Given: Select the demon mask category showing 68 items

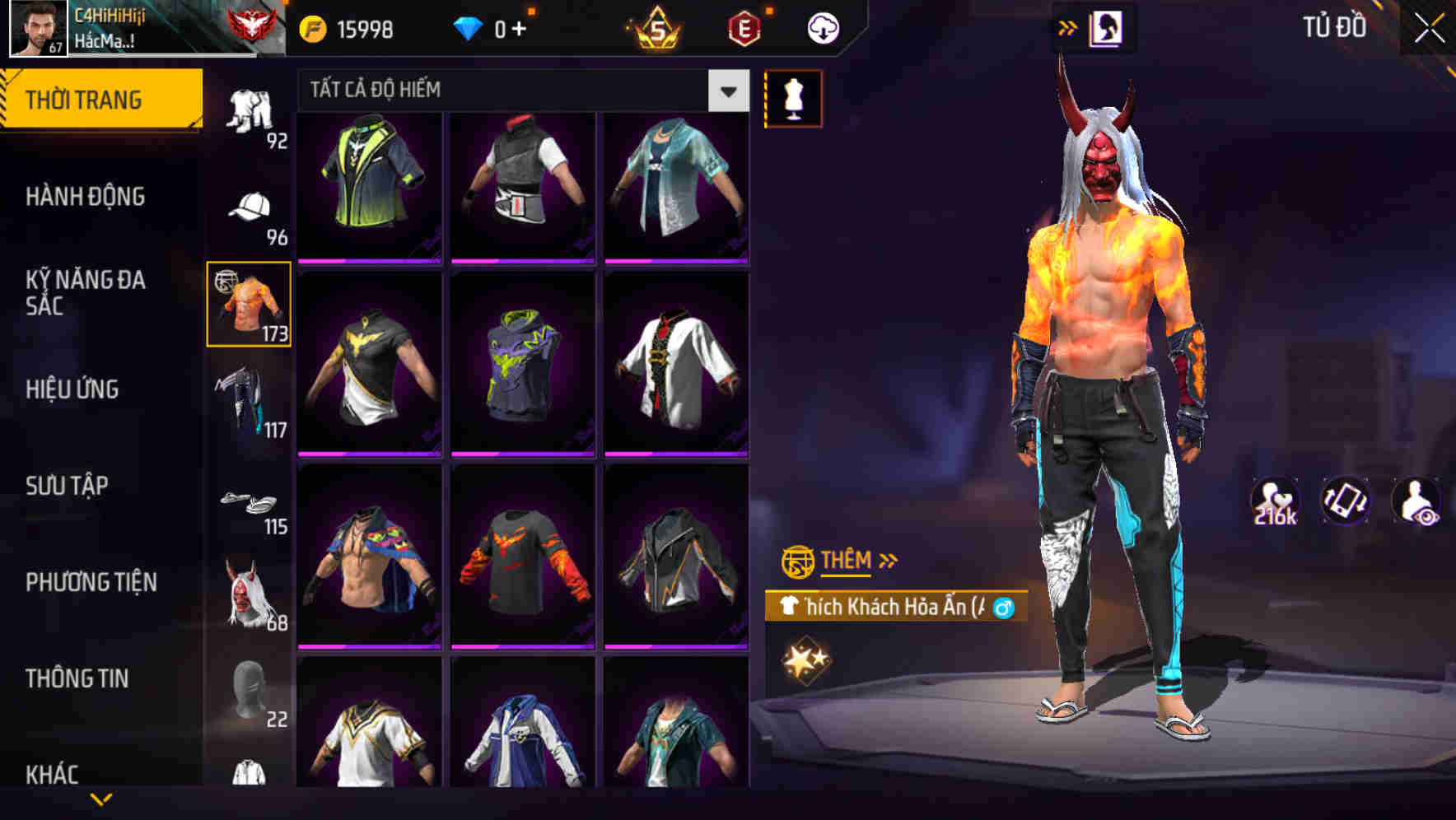Looking at the screenshot, I should pyautogui.click(x=246, y=599).
